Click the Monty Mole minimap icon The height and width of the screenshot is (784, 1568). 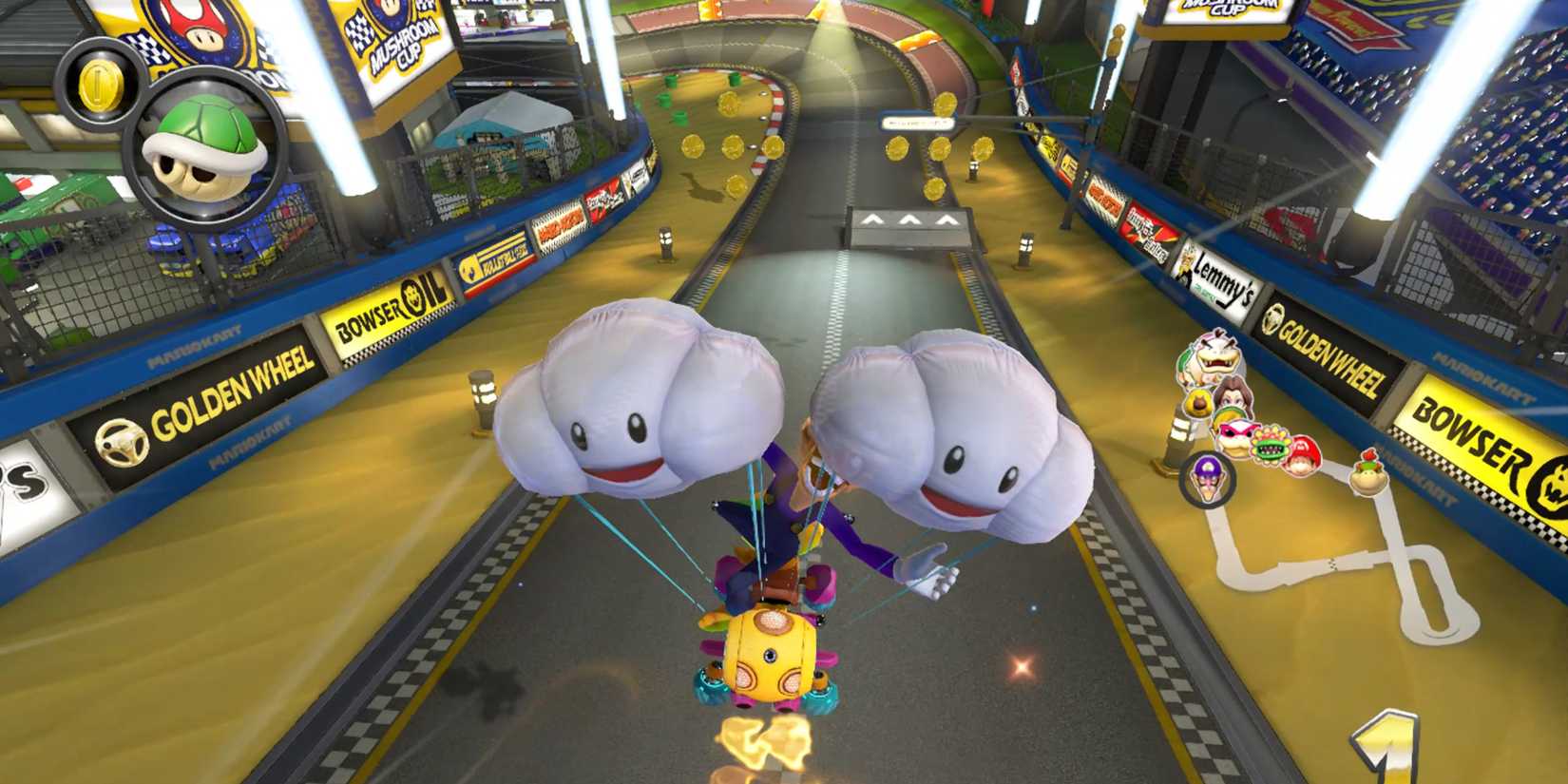pyautogui.click(x=1198, y=402)
